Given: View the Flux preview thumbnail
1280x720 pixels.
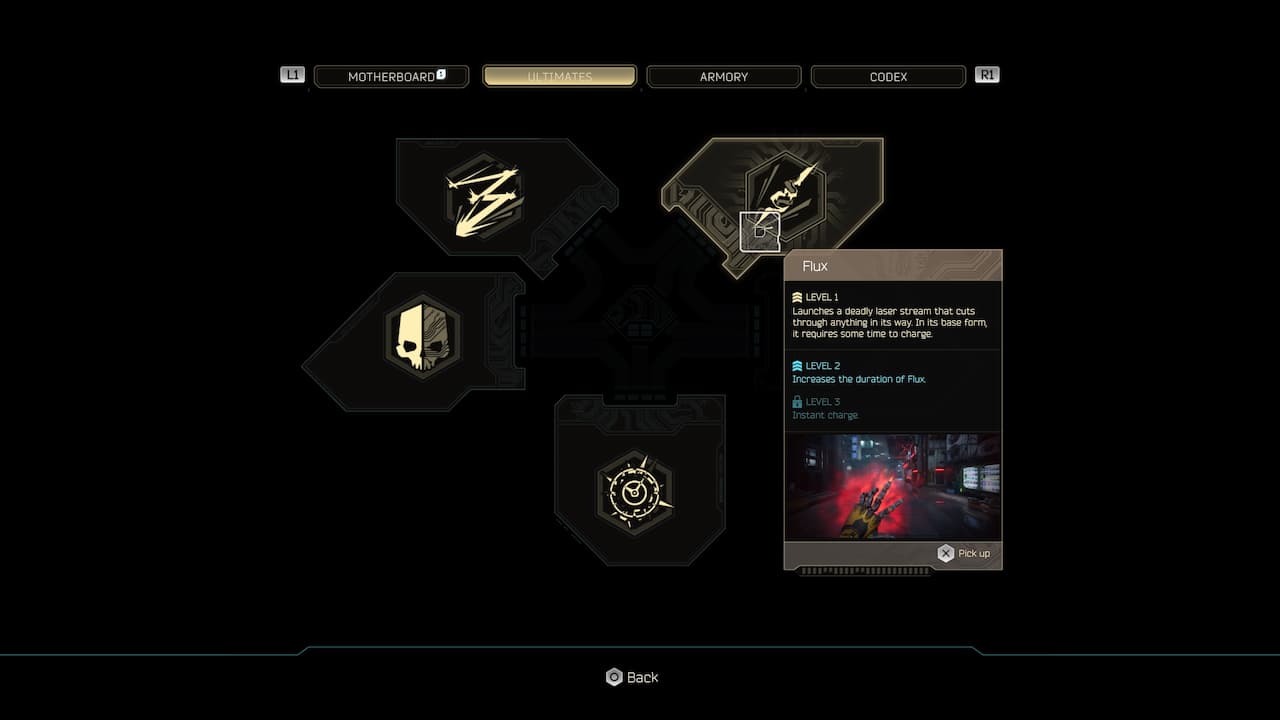Looking at the screenshot, I should click(x=892, y=487).
